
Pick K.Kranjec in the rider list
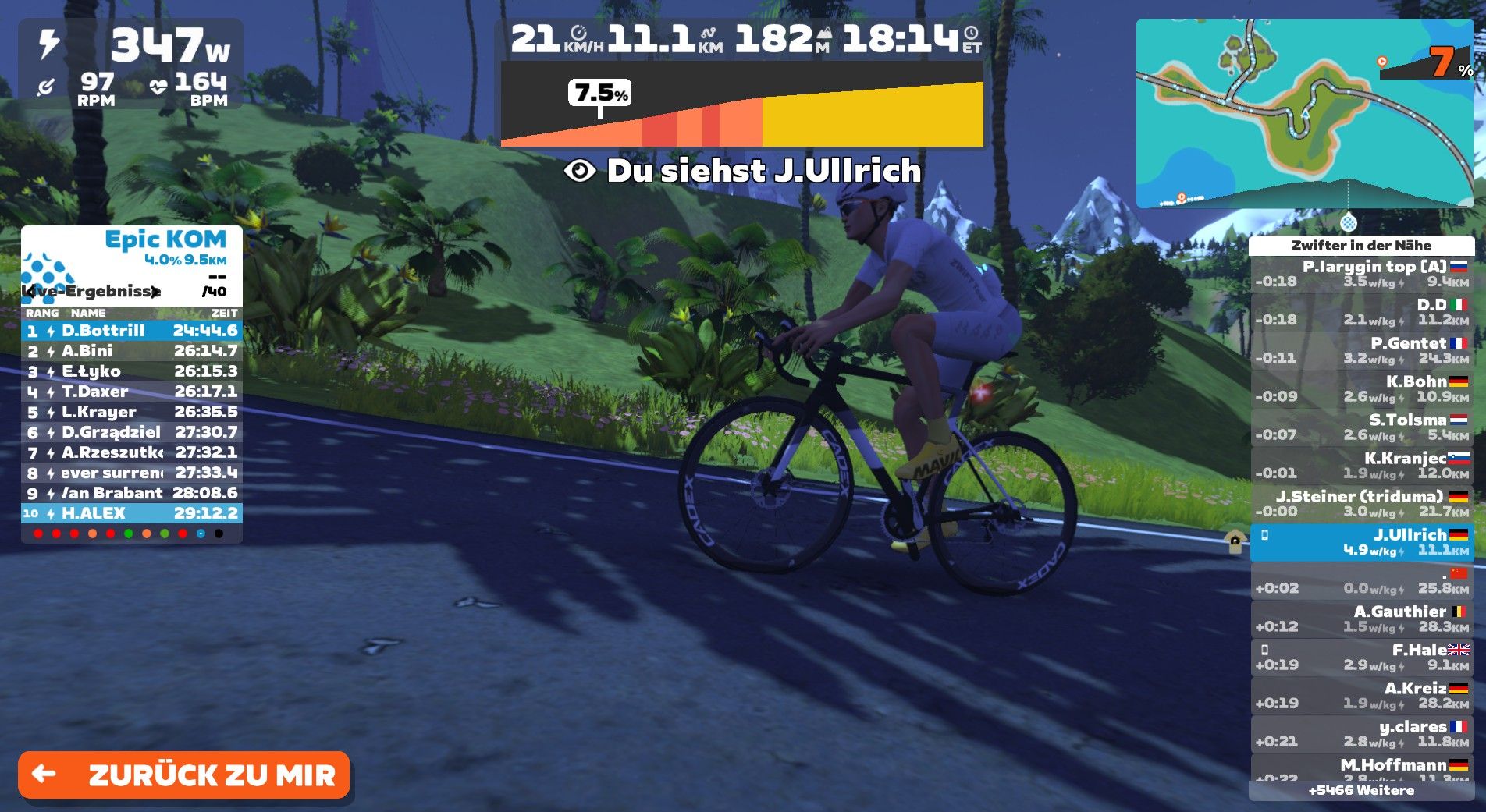[1361, 465]
